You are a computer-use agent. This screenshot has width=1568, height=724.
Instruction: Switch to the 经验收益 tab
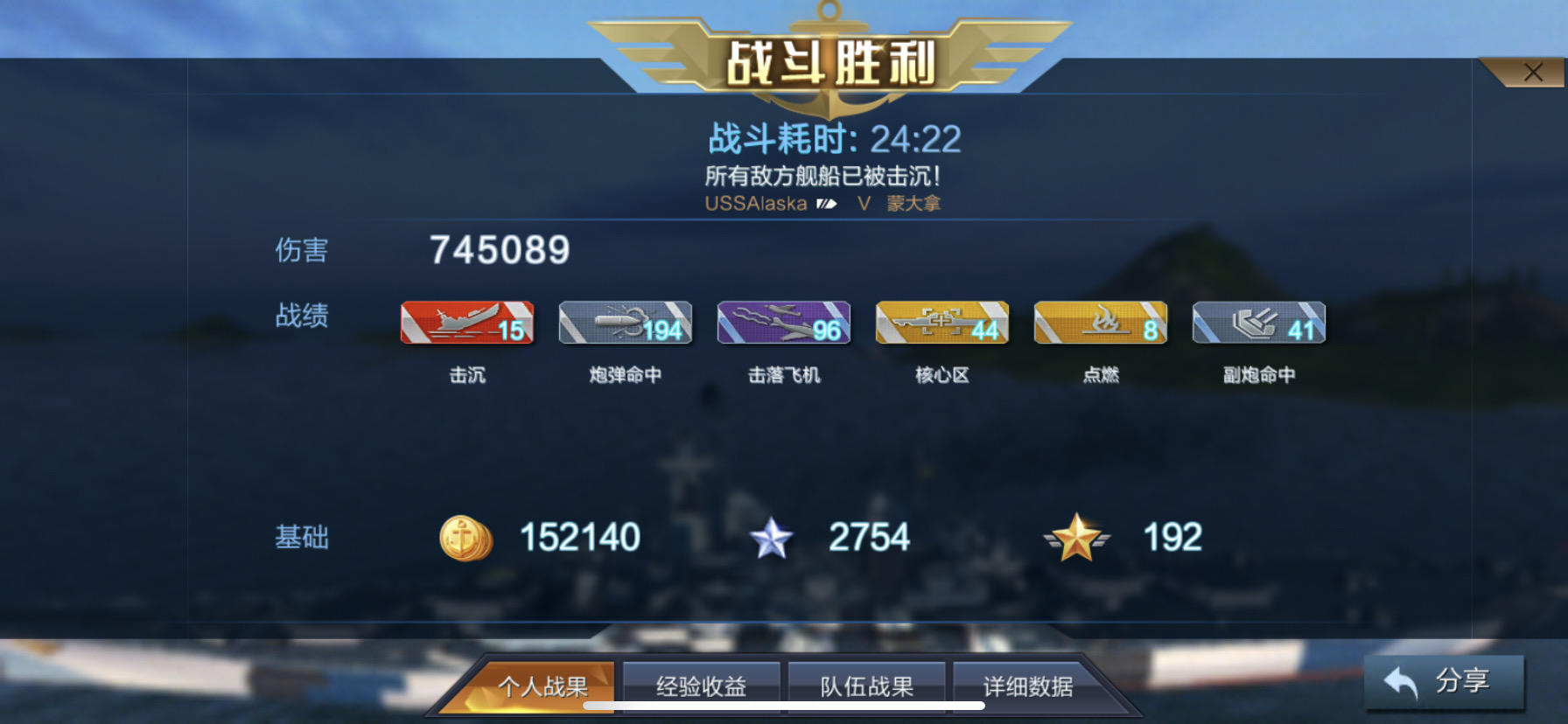(700, 687)
